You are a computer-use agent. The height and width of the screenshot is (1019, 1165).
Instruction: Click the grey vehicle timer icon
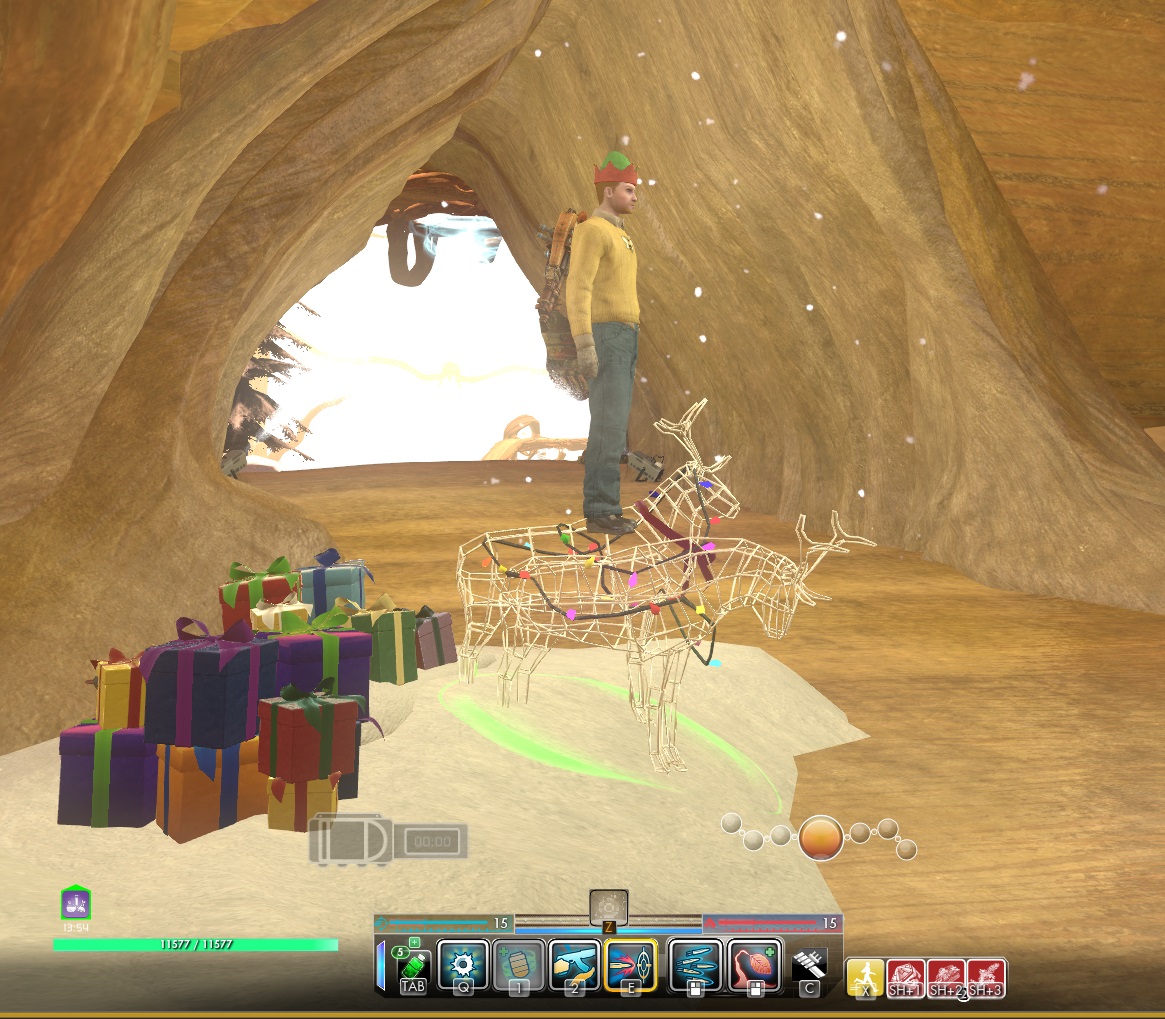tap(388, 841)
